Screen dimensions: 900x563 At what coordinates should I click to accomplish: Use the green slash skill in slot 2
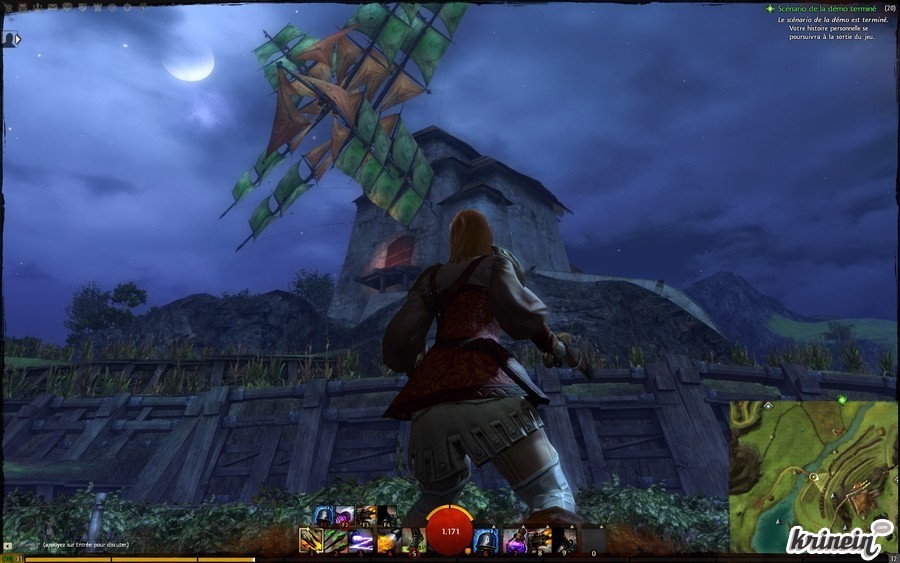pos(335,541)
